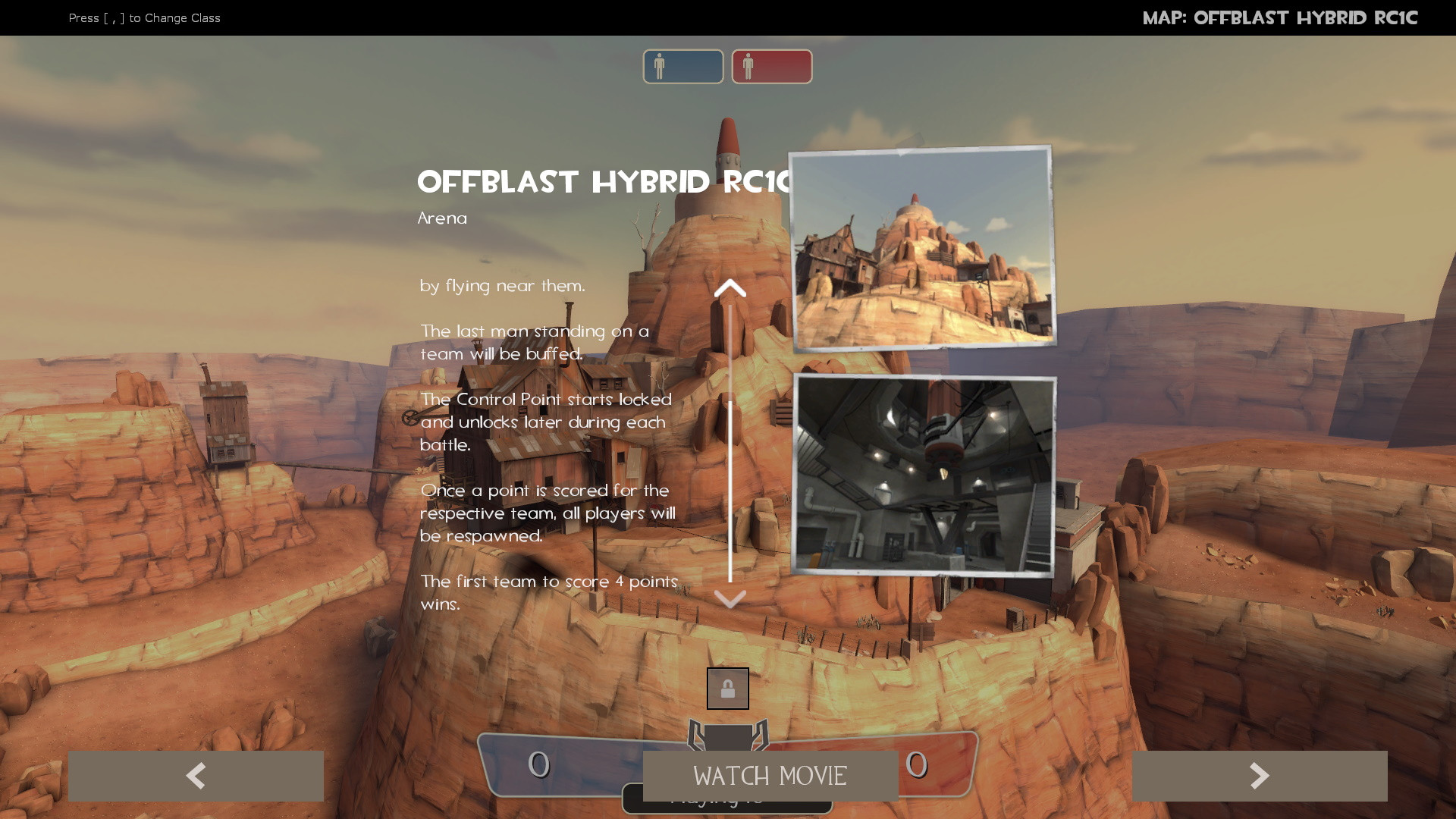This screenshot has width=1456, height=819.
Task: Open the outdoor rocket hill map thumbnail
Action: (922, 248)
